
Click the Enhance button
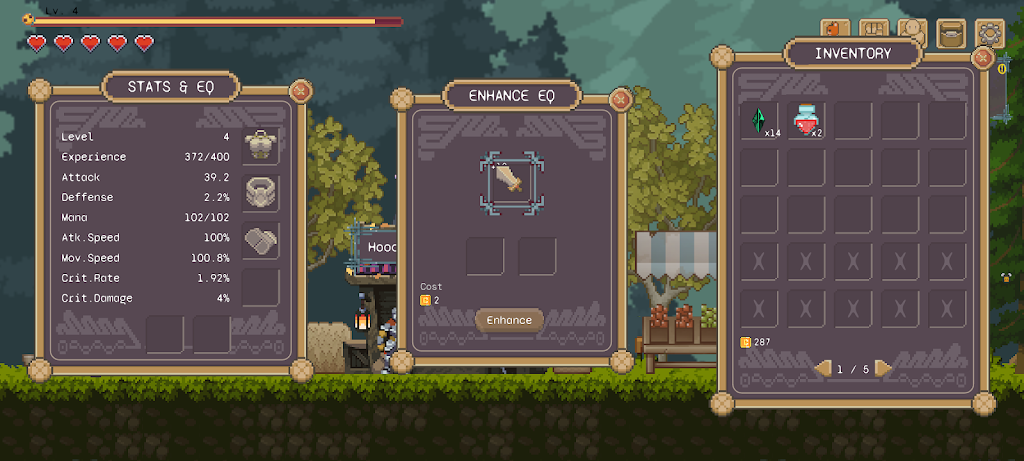(x=509, y=320)
